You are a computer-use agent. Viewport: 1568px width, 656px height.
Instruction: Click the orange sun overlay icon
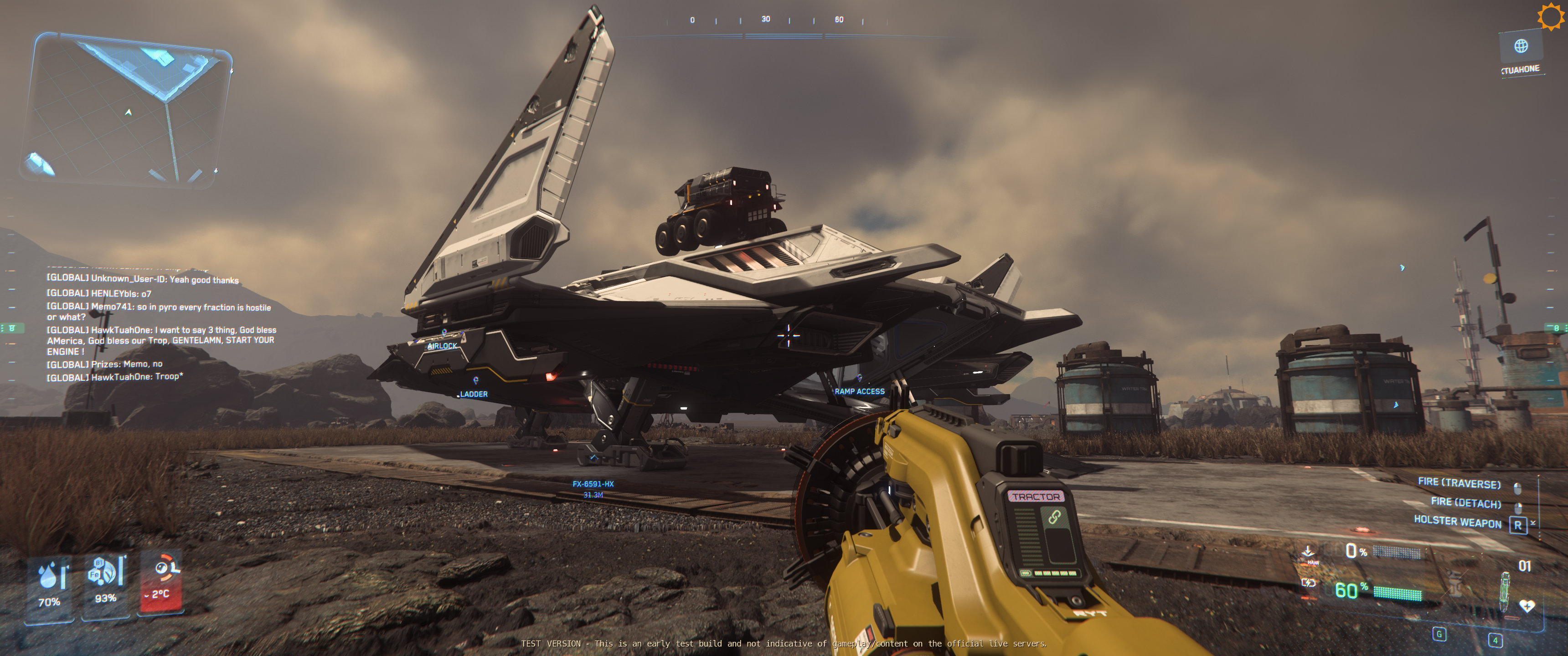point(1550,16)
